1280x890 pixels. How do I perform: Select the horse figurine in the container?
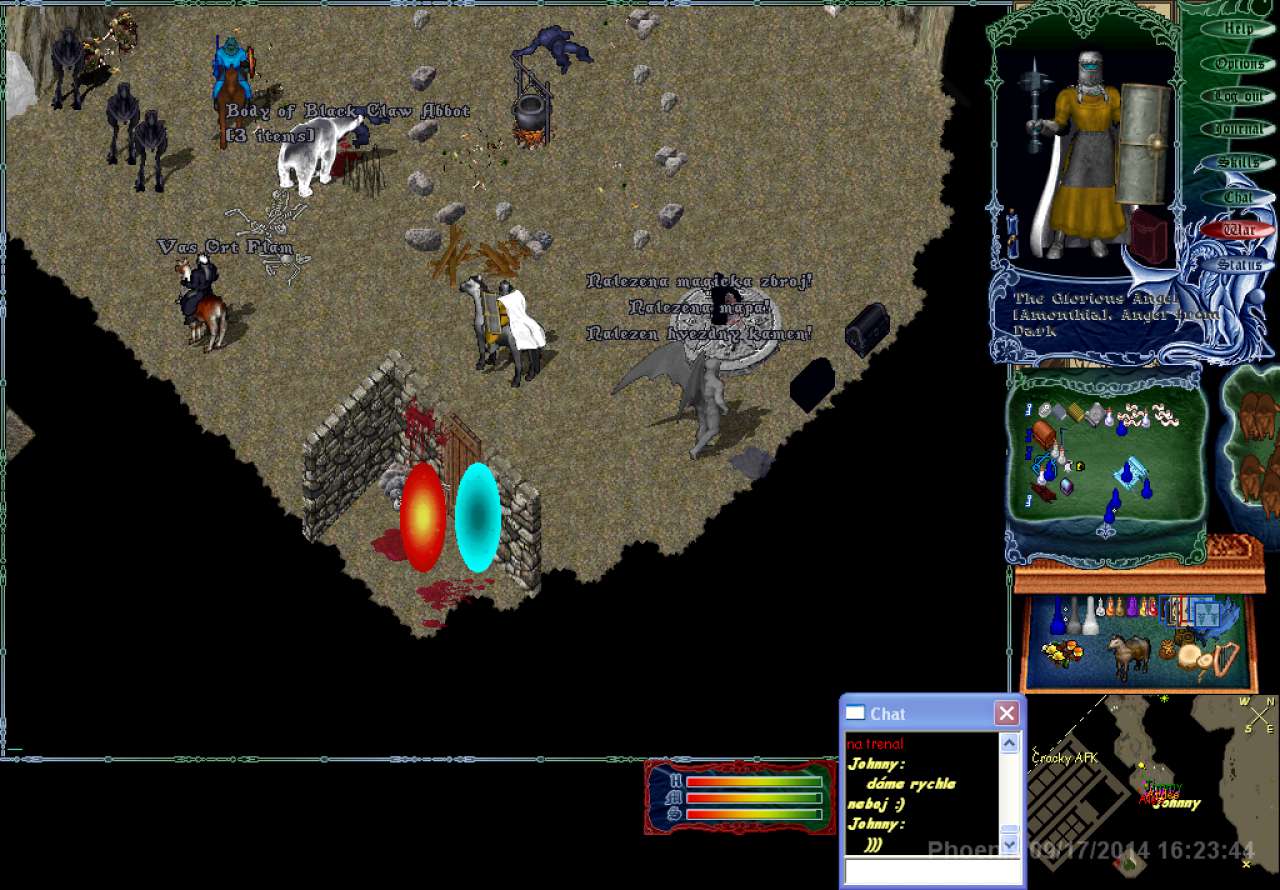[1128, 655]
